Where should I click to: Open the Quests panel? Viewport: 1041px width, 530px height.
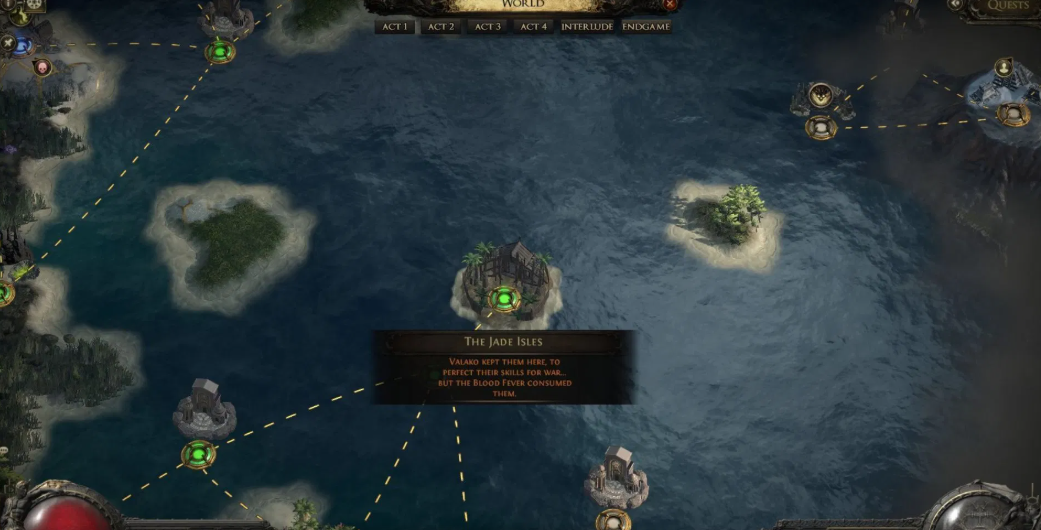[x=1007, y=6]
